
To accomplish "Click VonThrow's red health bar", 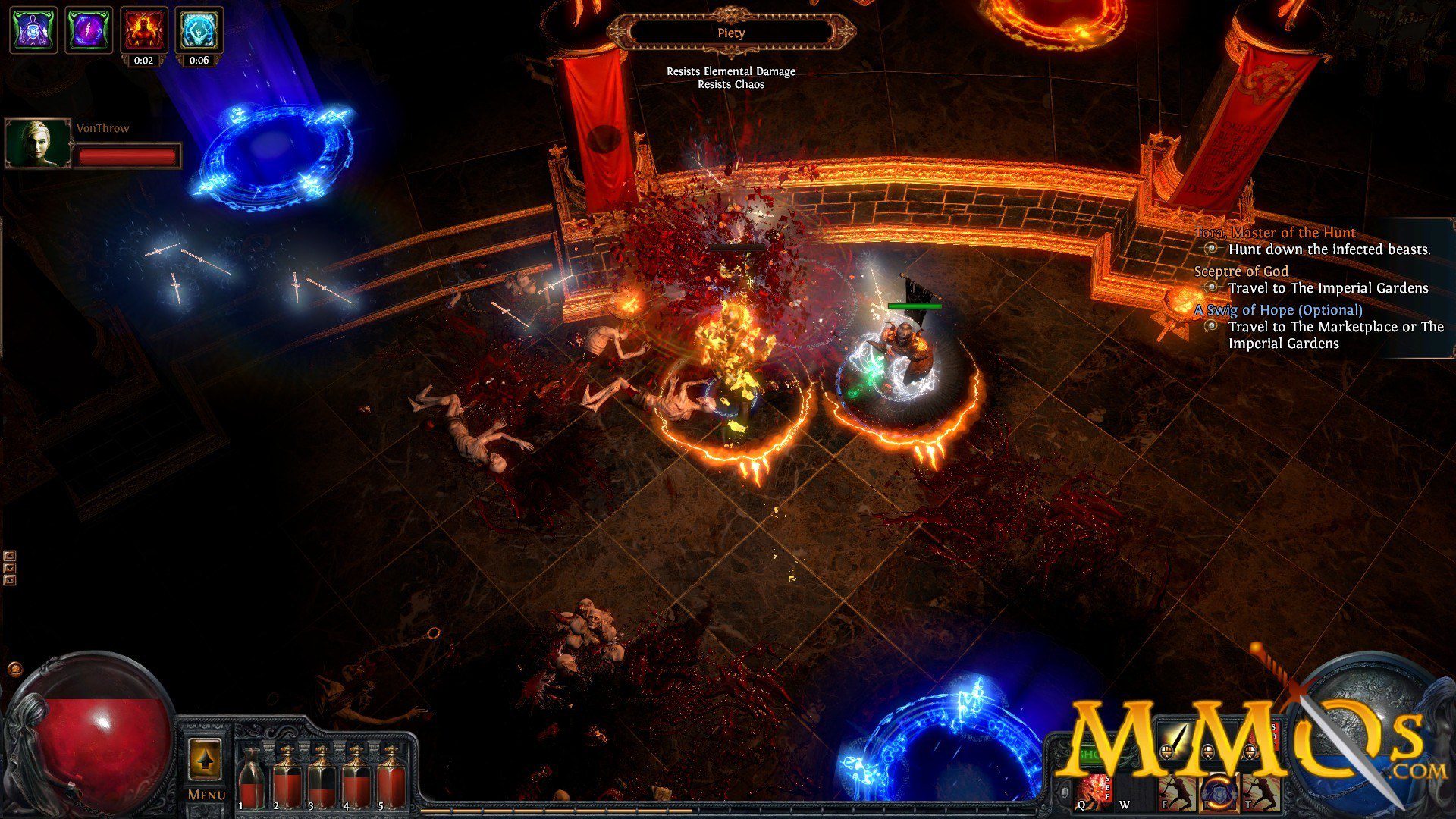I will (x=127, y=156).
